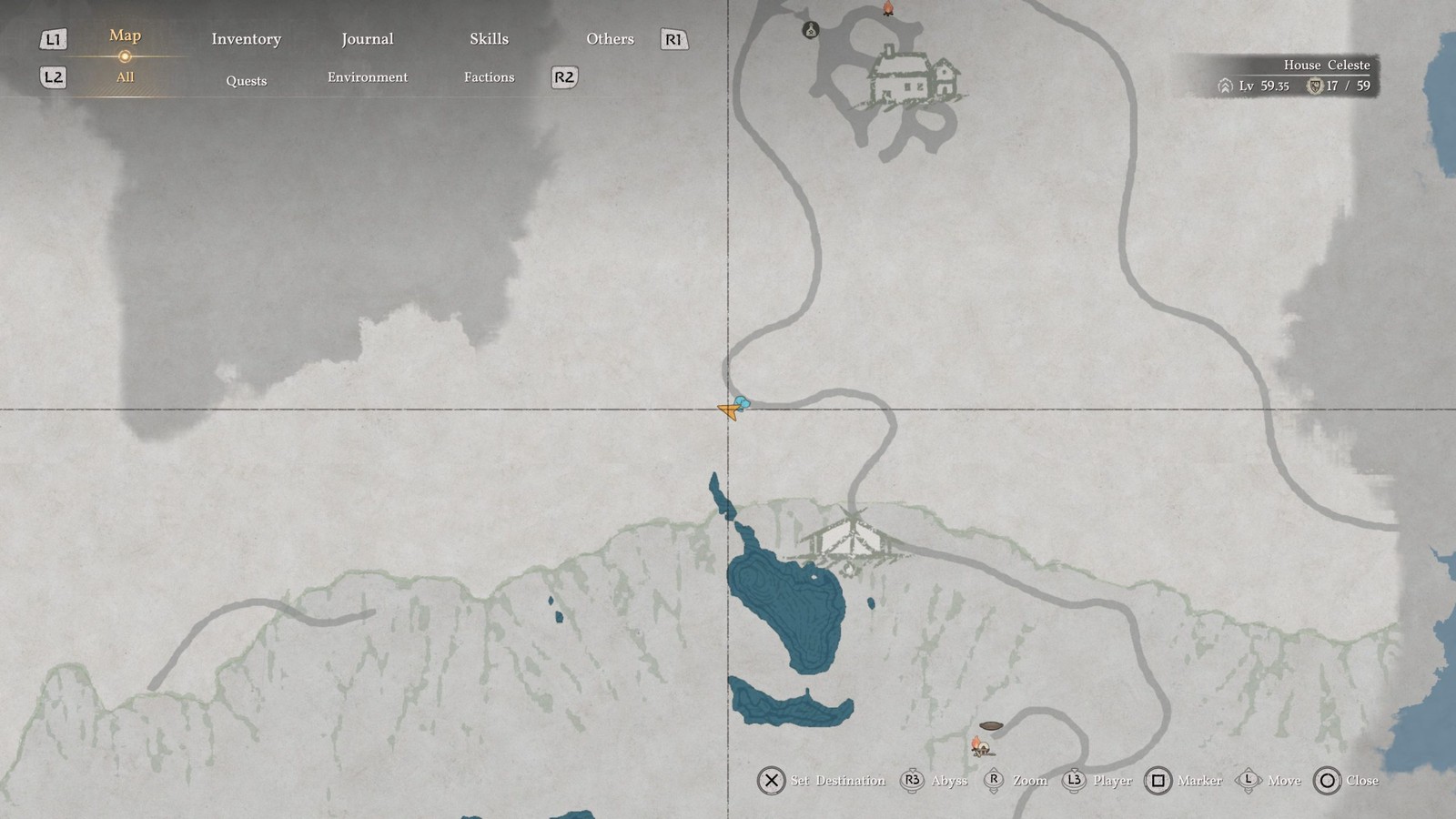The width and height of the screenshot is (1456, 819).
Task: Choose the All map filter
Action: pos(125,77)
